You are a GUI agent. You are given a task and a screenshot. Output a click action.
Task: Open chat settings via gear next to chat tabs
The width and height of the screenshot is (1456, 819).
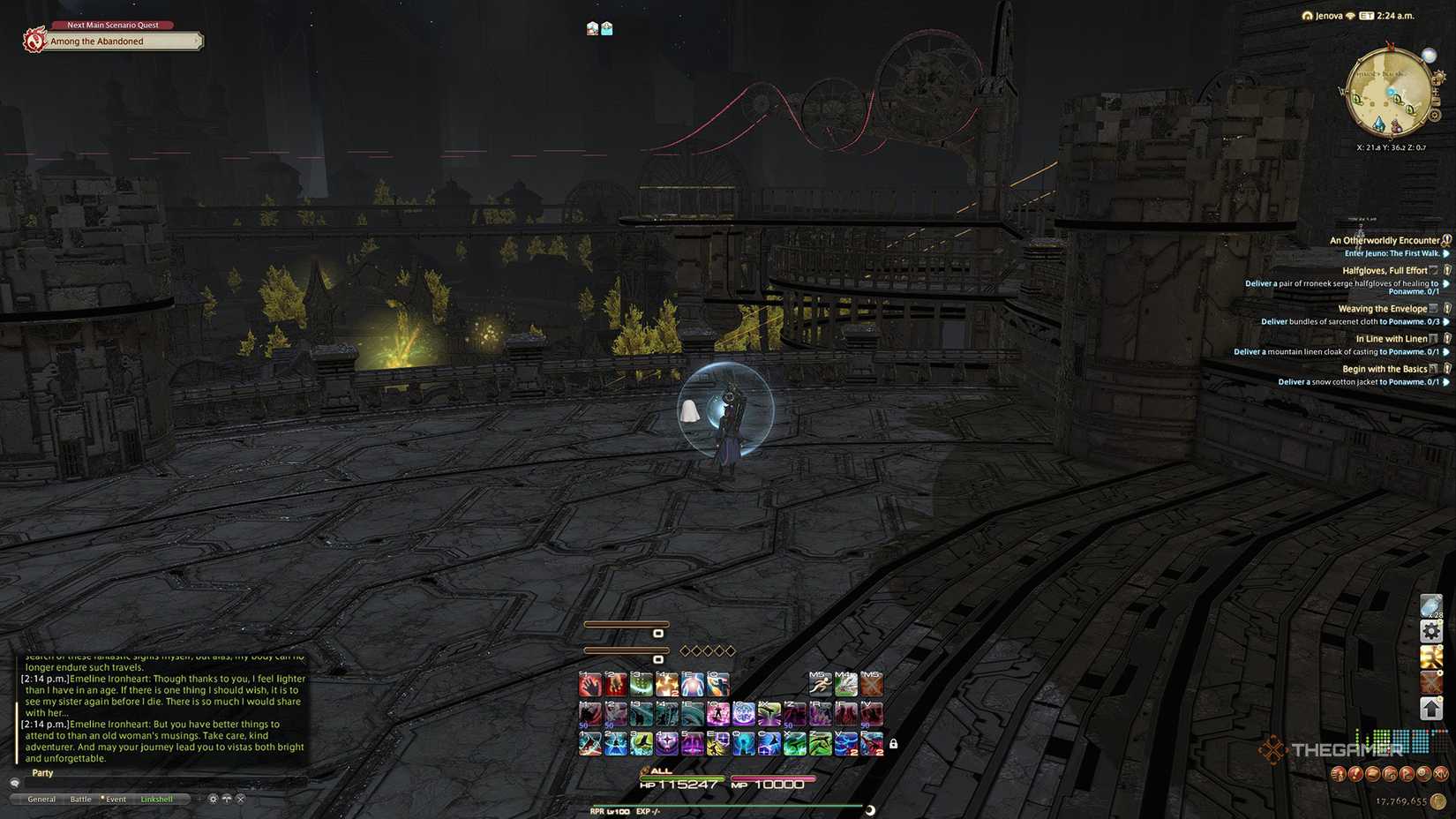(213, 800)
